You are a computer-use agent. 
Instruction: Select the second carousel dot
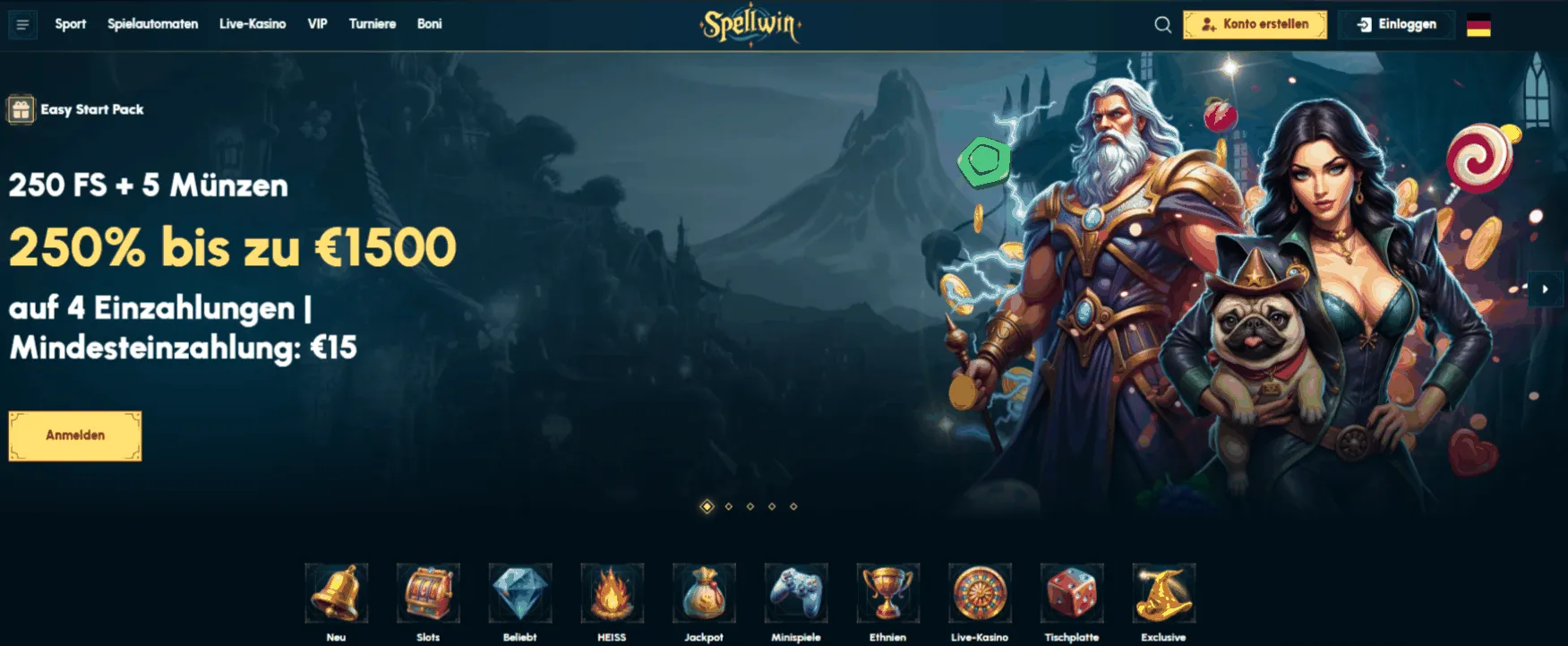point(727,507)
